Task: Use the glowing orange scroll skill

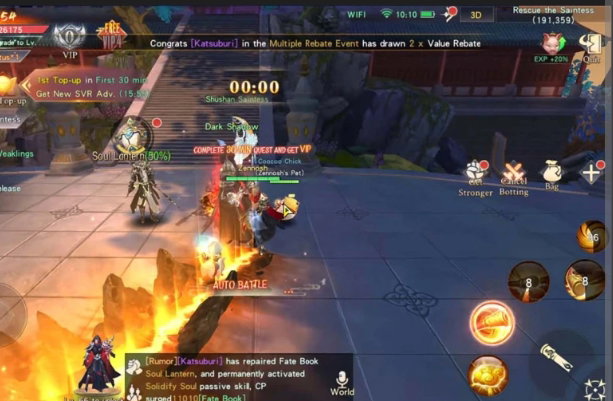Action: coord(491,324)
